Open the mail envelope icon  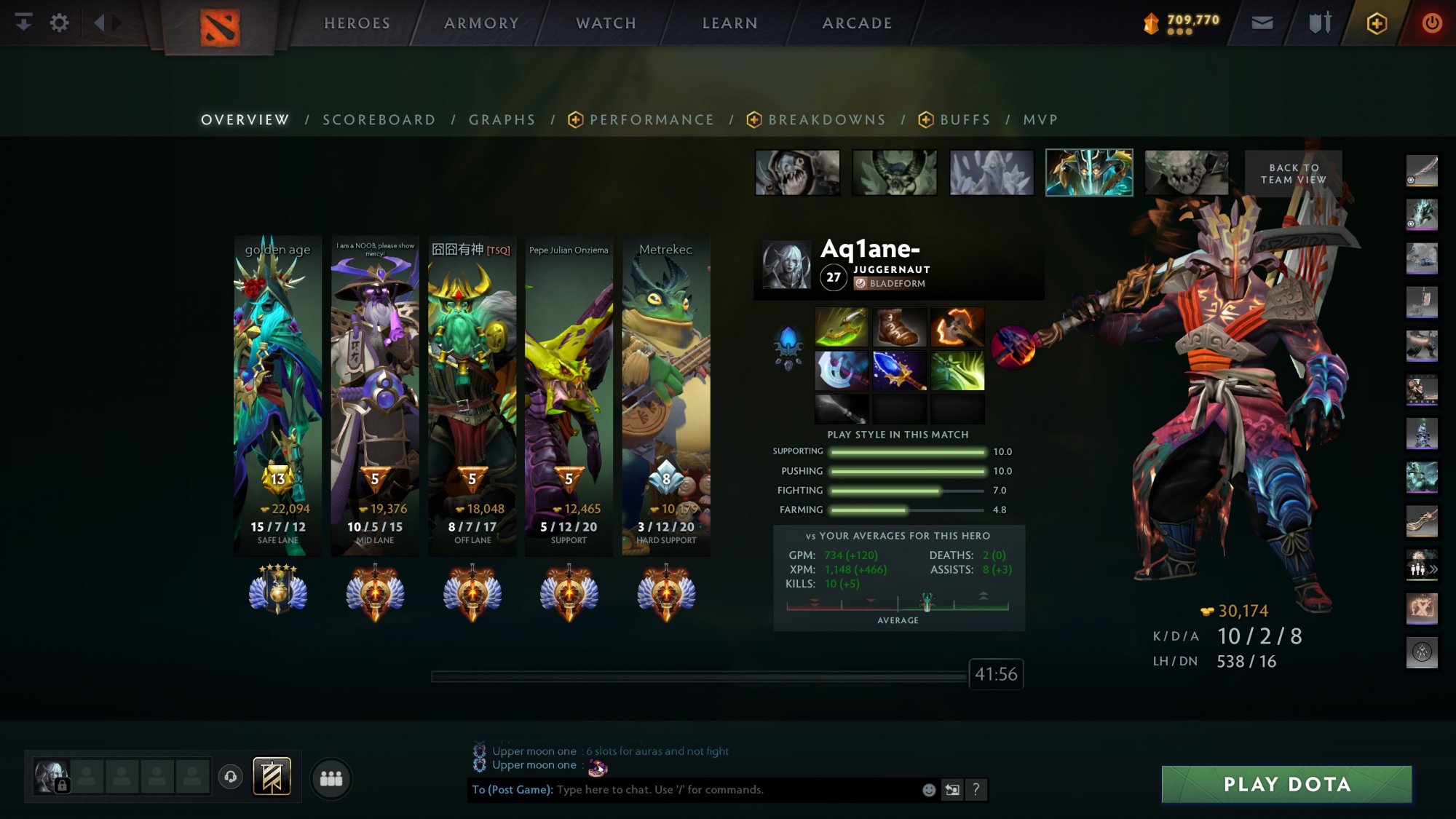(1262, 23)
